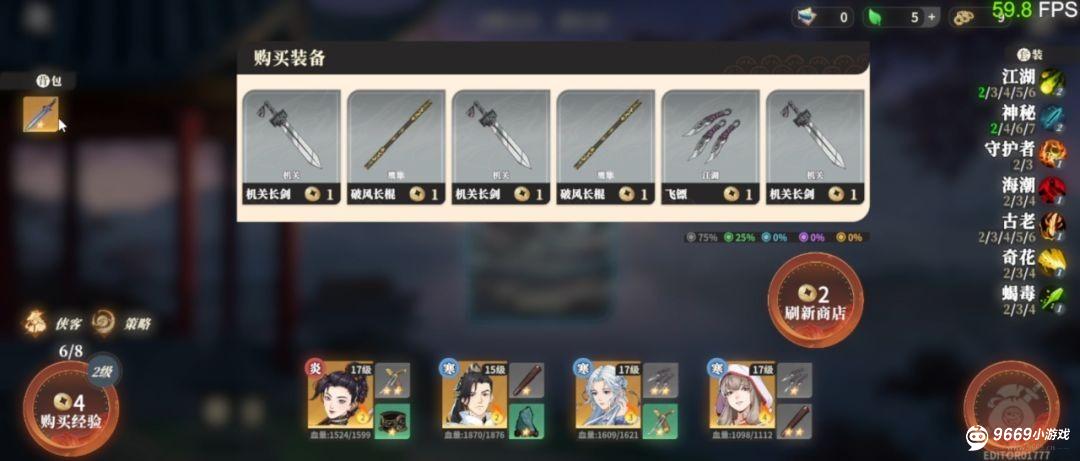1080x461 pixels.
Task: Buy experience with 购买经验 button
Action: point(71,410)
